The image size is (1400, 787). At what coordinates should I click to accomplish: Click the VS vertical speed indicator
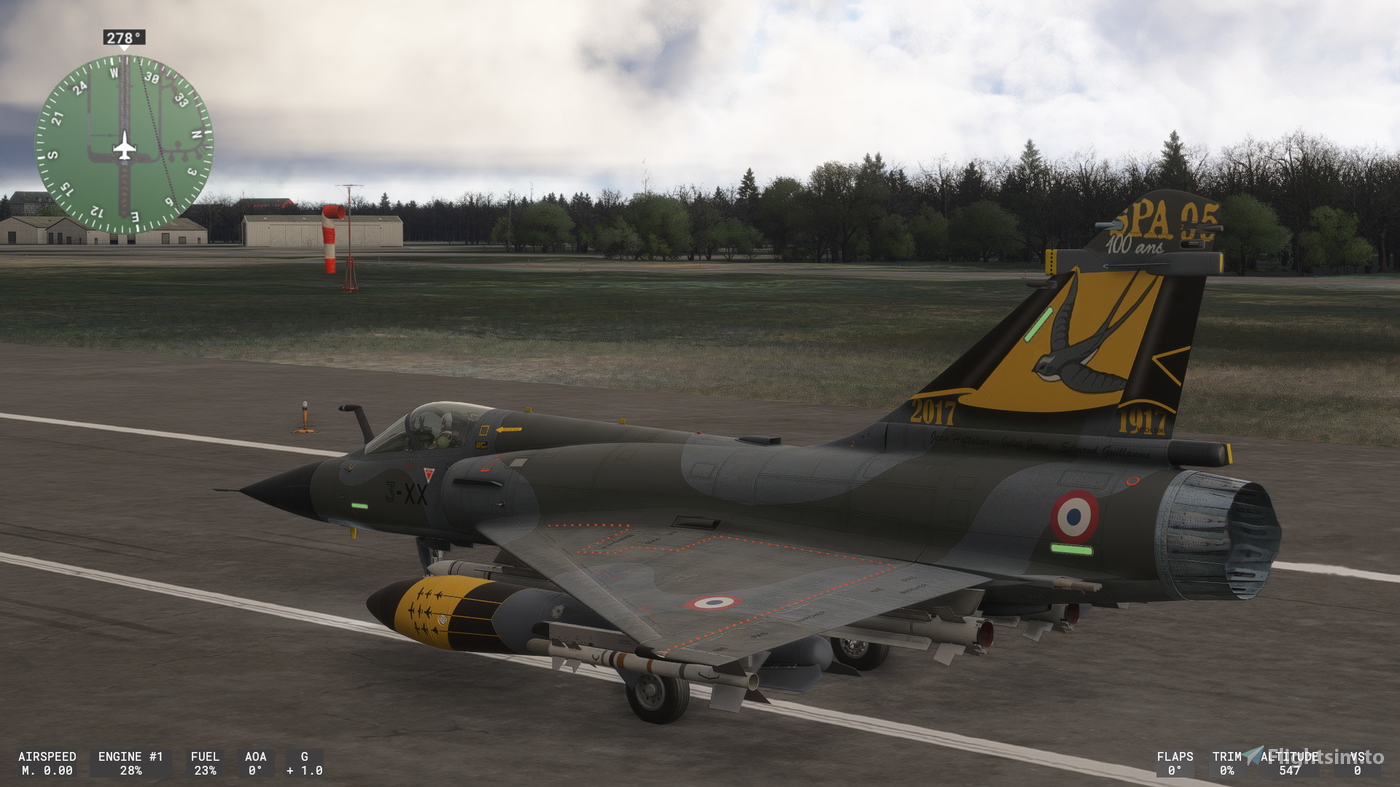1358,763
